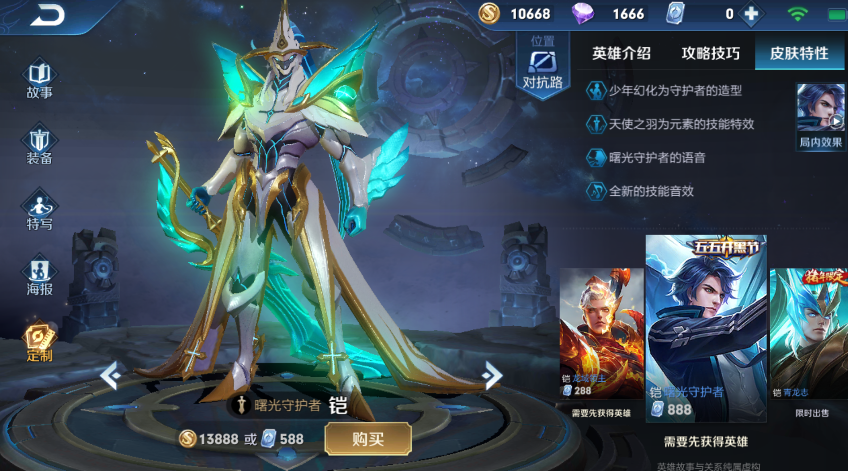
Task: Open the purple diamond balance
Action: click(612, 14)
